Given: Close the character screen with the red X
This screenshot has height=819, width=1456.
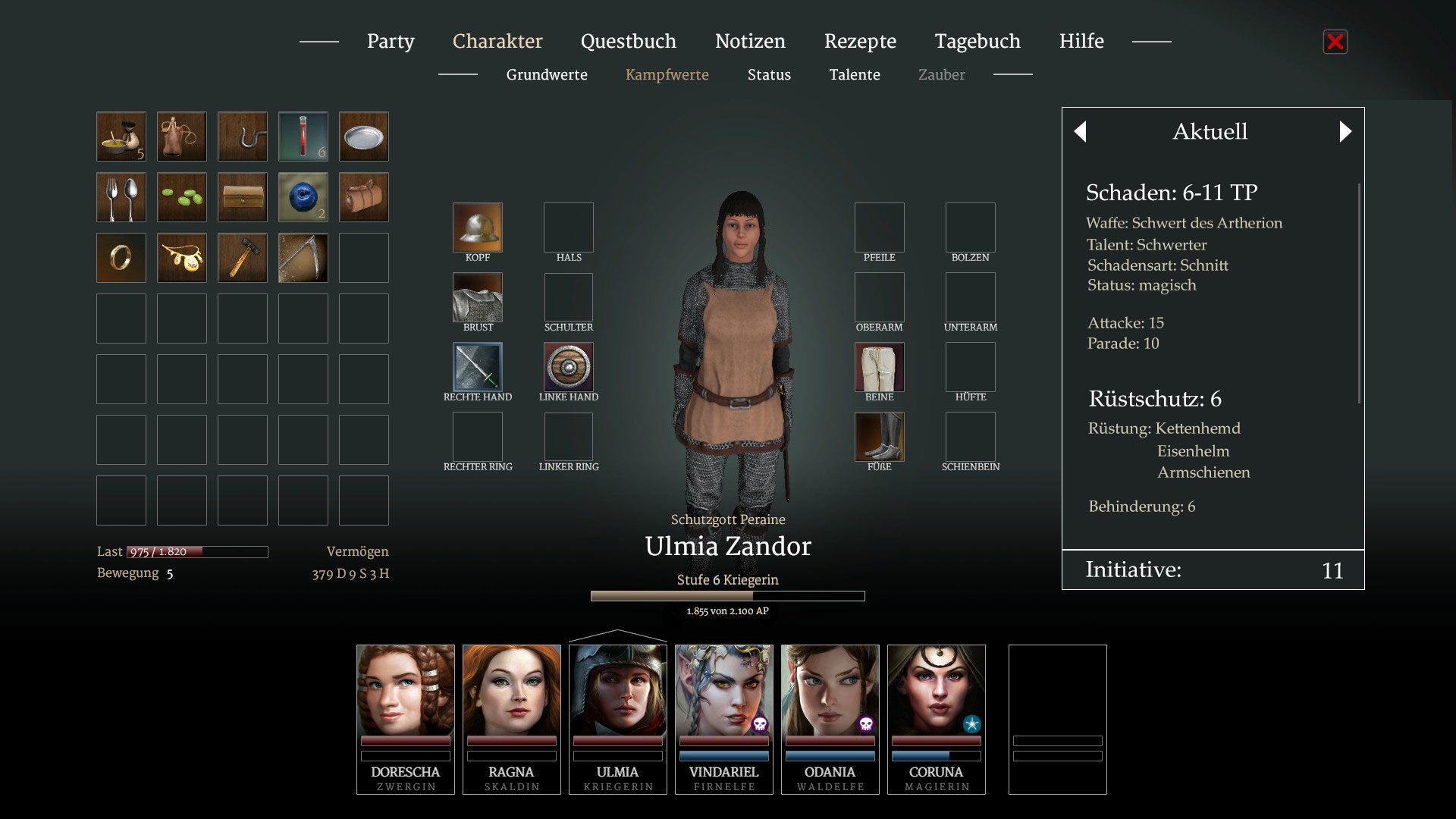Looking at the screenshot, I should [x=1335, y=42].
